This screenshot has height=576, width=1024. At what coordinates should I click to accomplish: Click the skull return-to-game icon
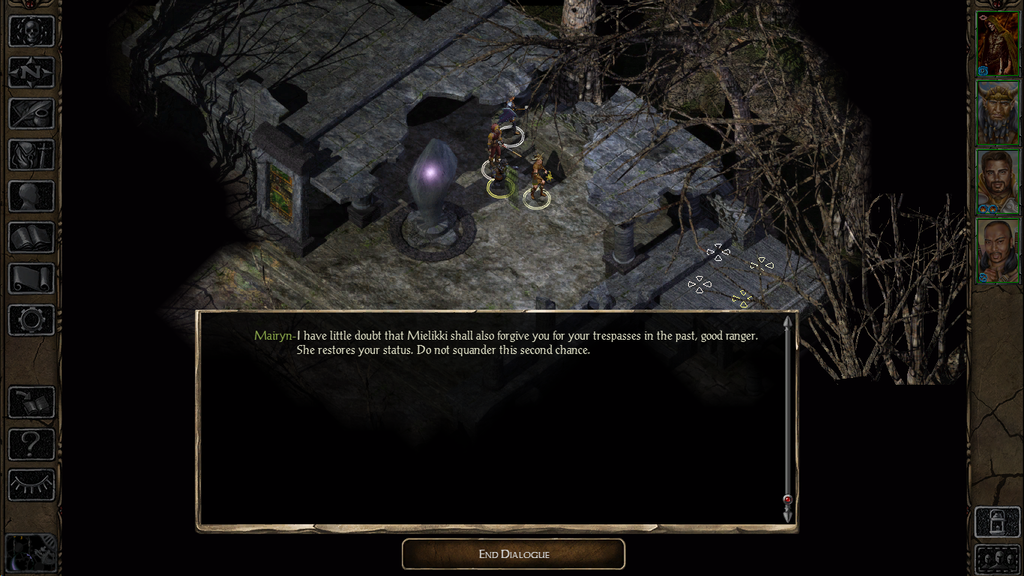pyautogui.click(x=31, y=31)
